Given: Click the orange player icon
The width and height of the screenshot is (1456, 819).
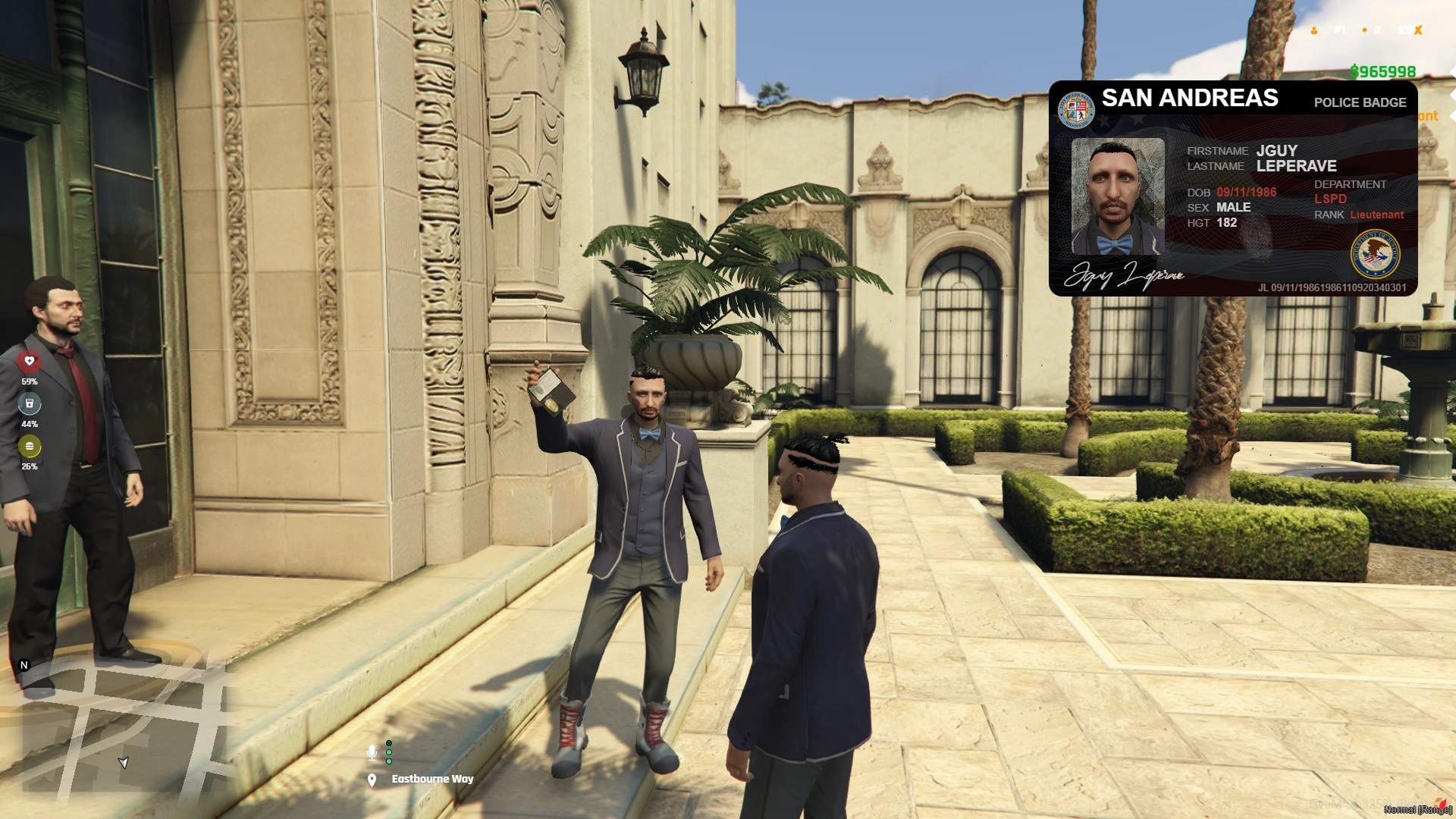Looking at the screenshot, I should point(1314,30).
